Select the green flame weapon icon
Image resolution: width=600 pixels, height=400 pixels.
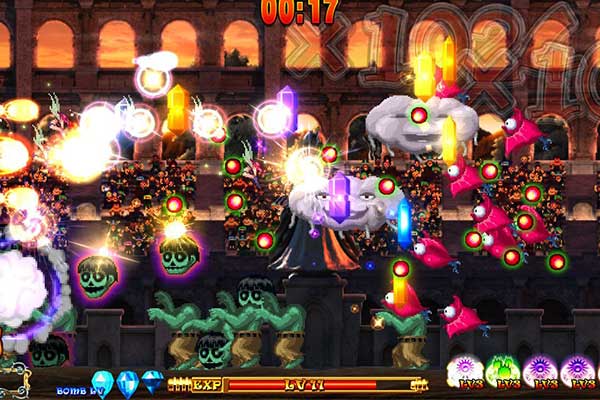pyautogui.click(x=507, y=370)
